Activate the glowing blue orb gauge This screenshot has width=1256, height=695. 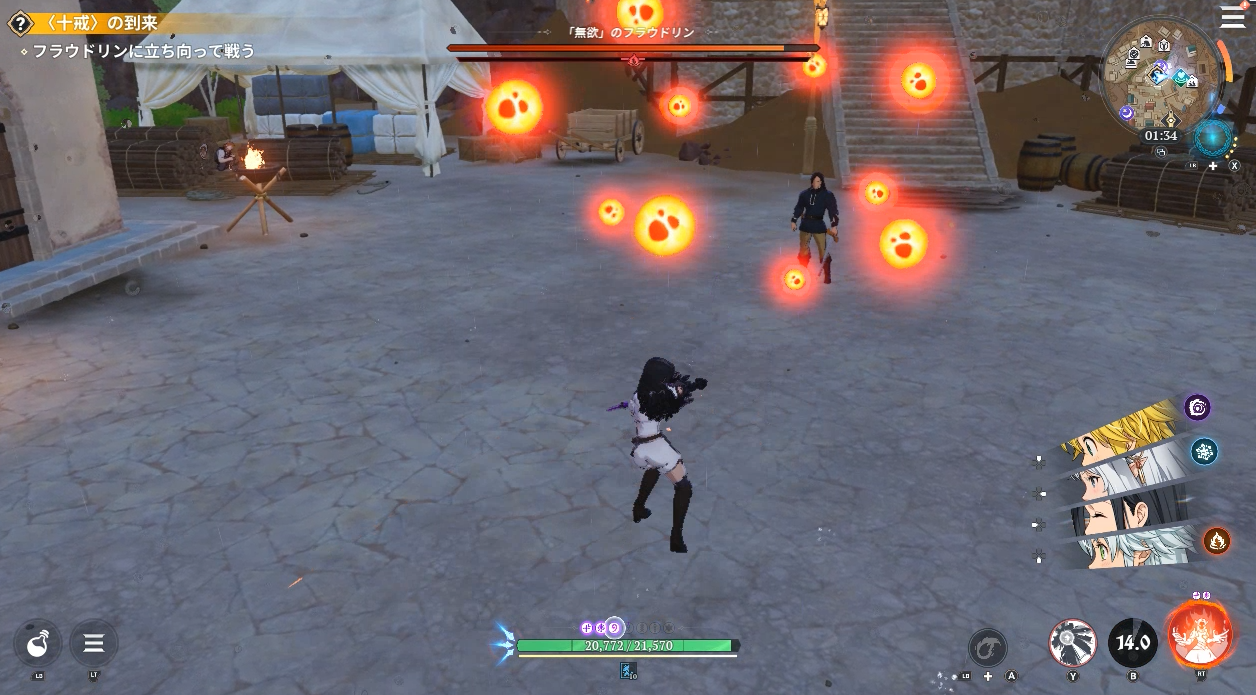[1214, 138]
